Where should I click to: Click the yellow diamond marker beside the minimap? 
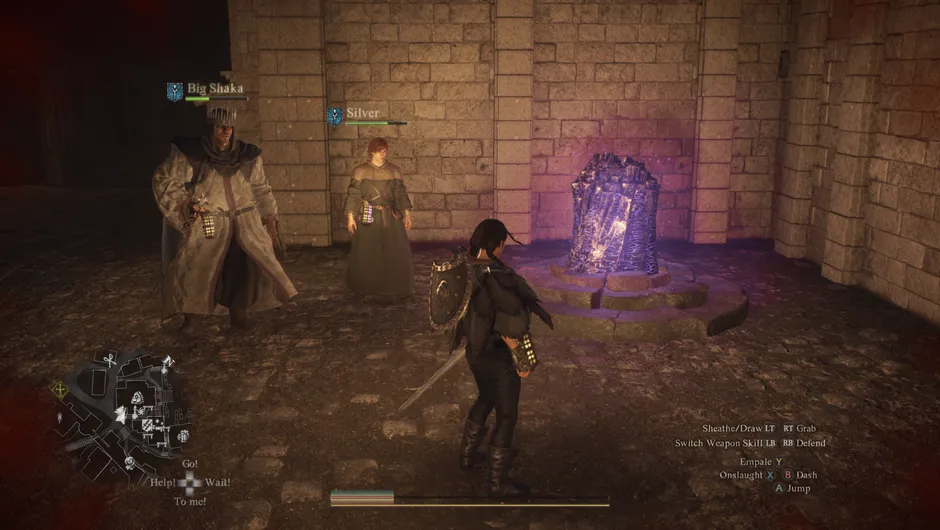click(x=59, y=389)
